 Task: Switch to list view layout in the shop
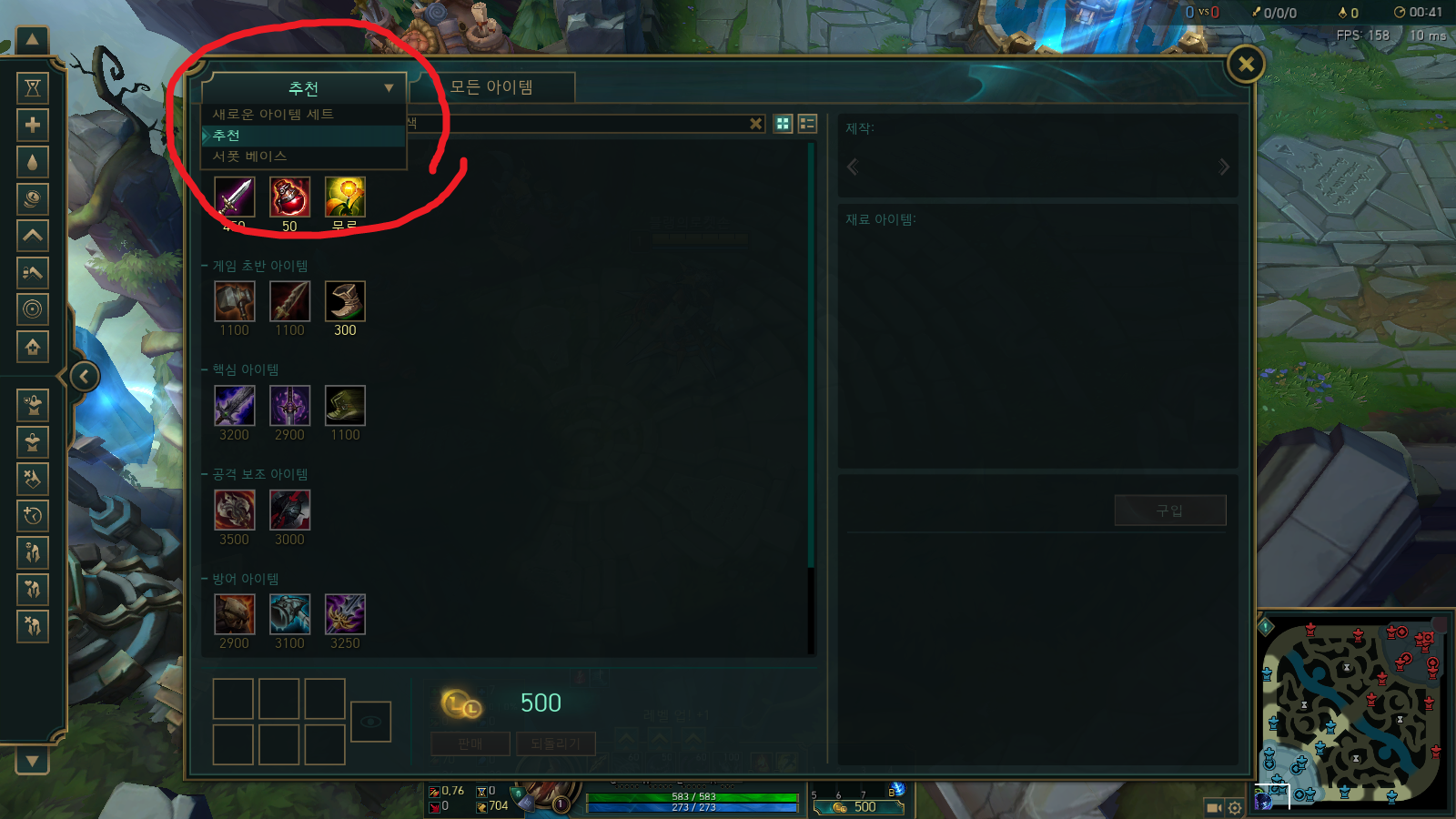coord(806,124)
